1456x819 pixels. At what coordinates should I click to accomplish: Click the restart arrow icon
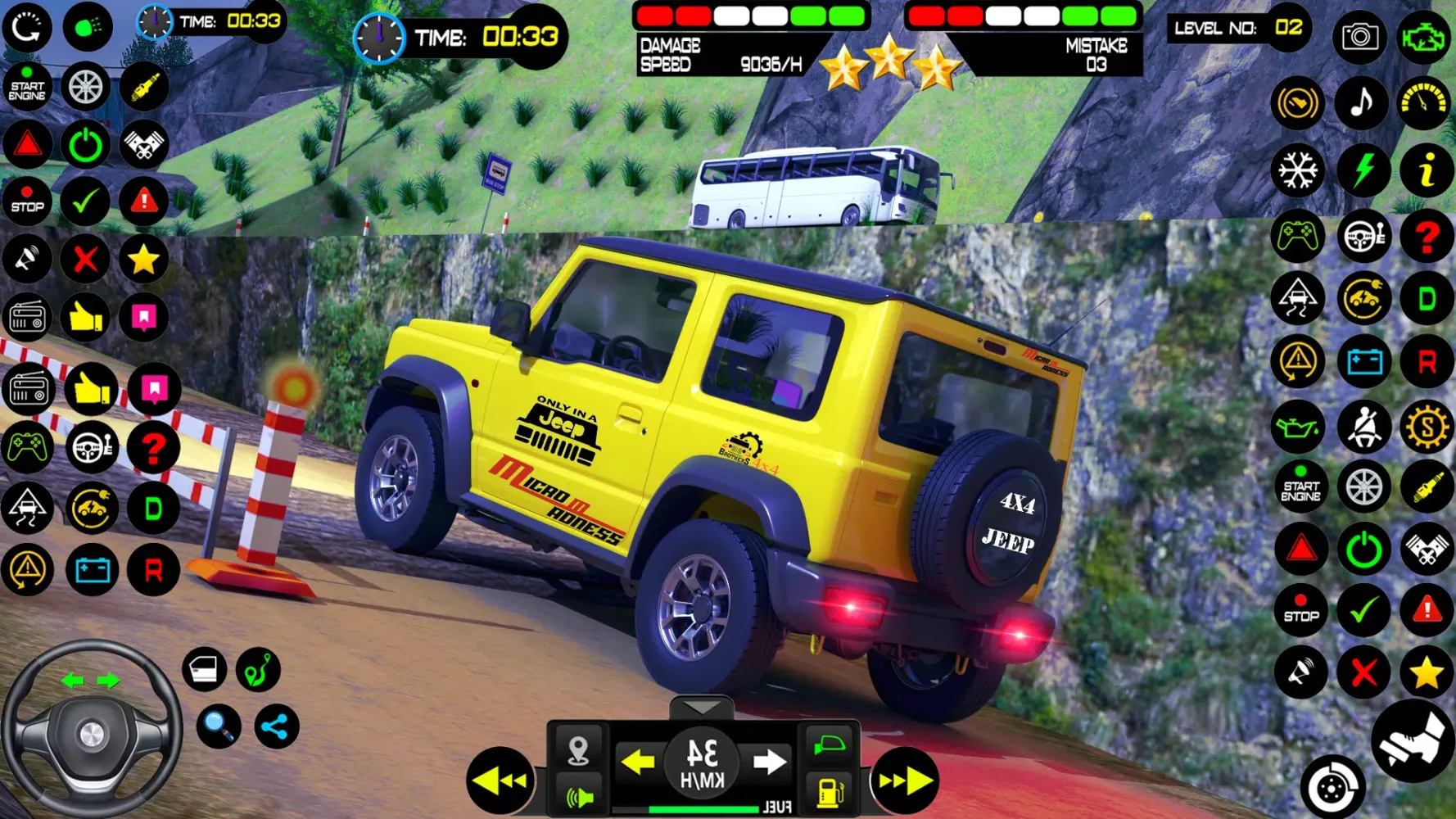point(27,28)
